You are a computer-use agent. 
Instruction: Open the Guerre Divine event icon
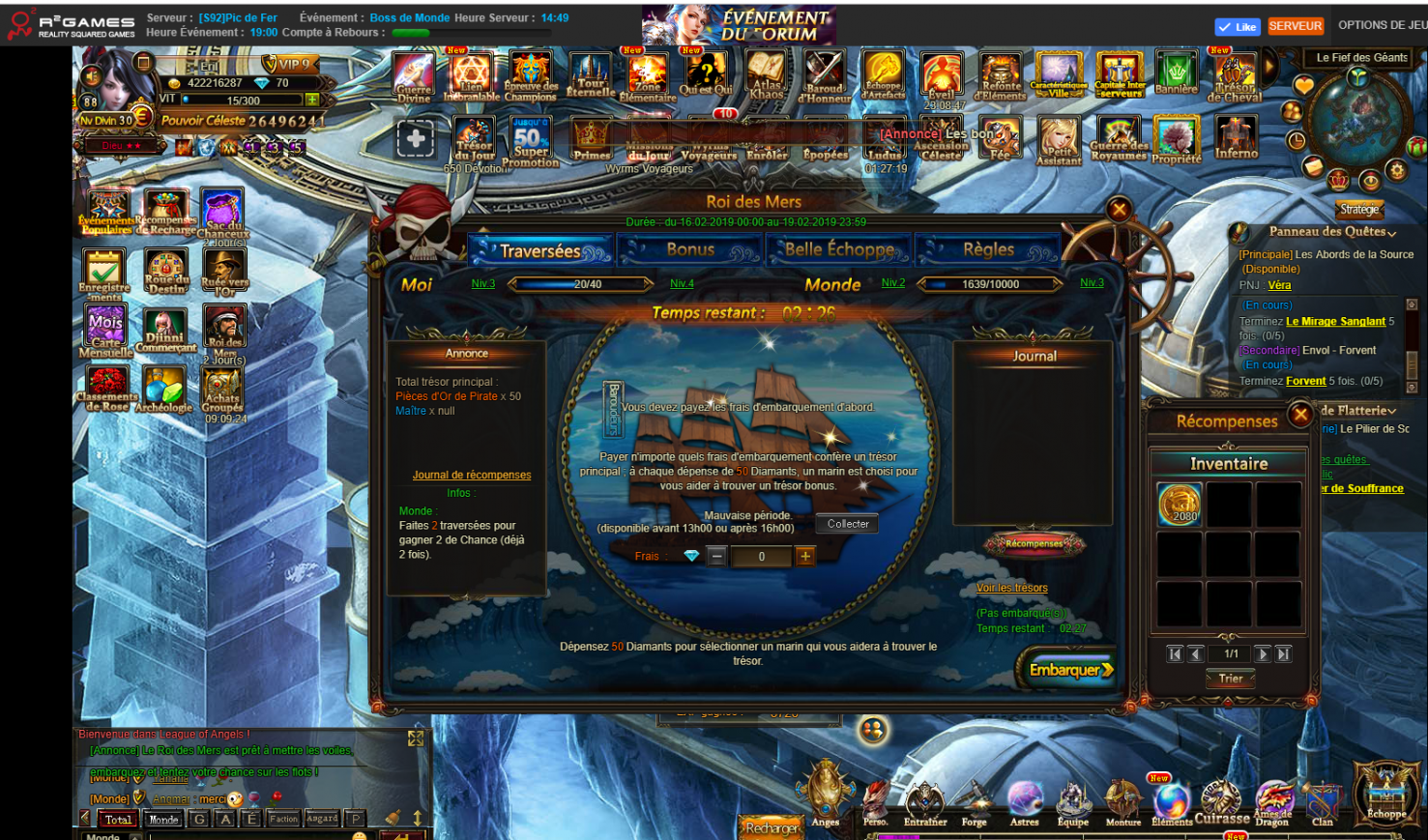[414, 76]
